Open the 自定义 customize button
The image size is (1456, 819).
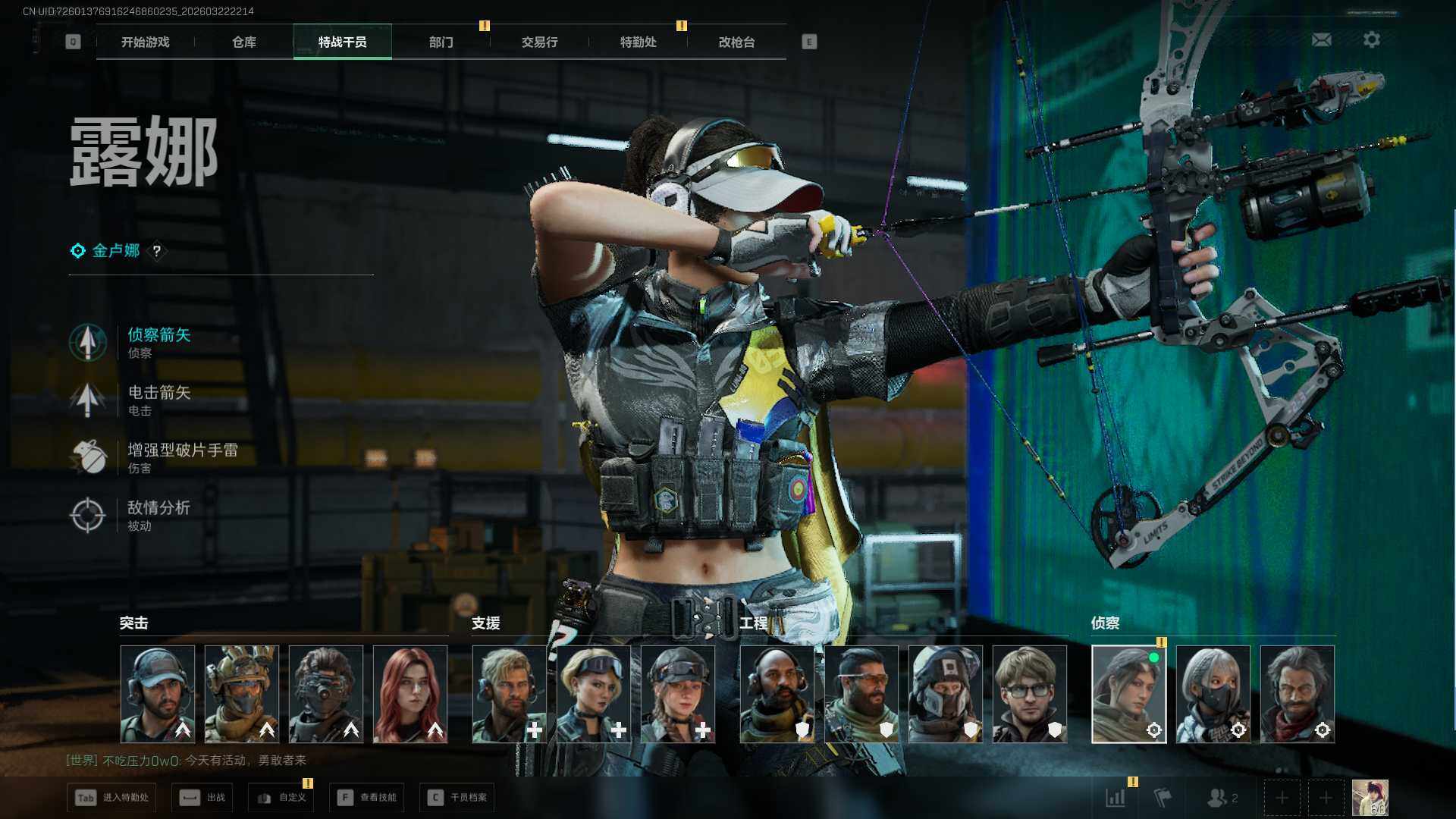281,798
